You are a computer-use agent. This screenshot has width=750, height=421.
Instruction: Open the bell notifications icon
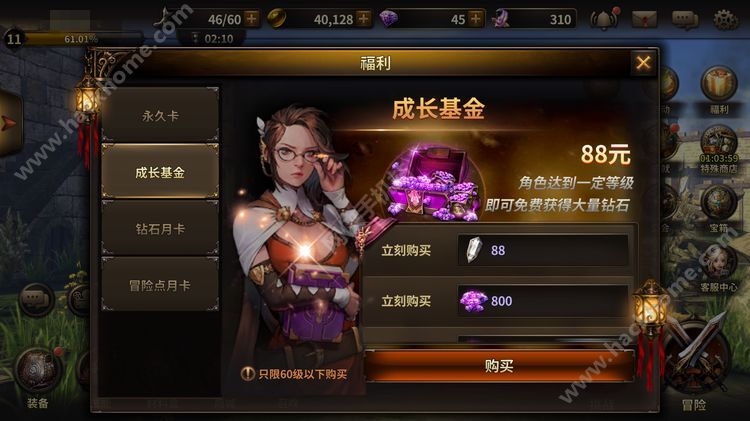[x=604, y=19]
